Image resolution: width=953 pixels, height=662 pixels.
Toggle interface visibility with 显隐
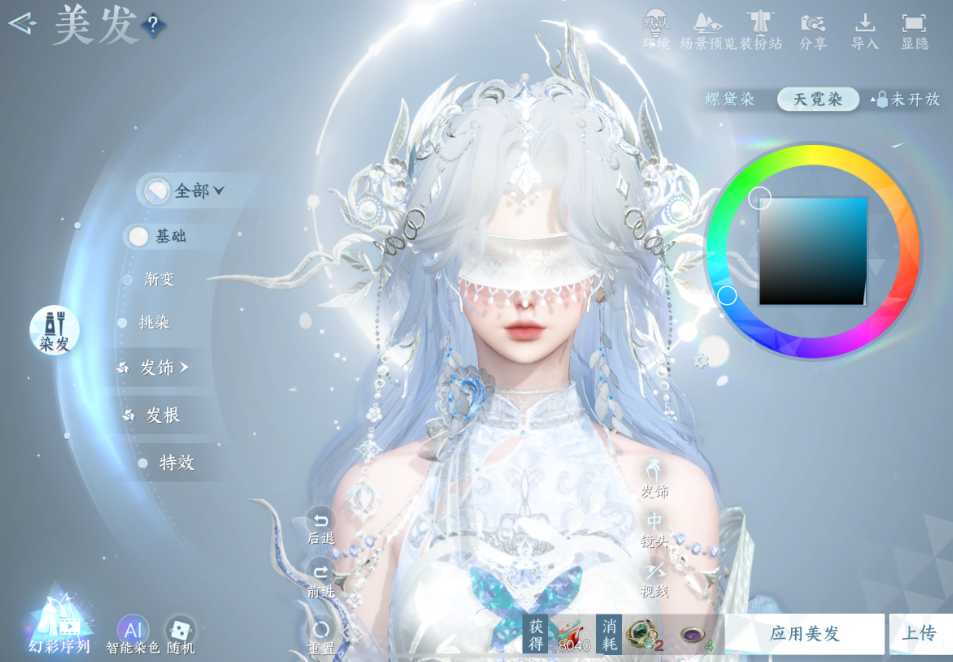(x=914, y=31)
